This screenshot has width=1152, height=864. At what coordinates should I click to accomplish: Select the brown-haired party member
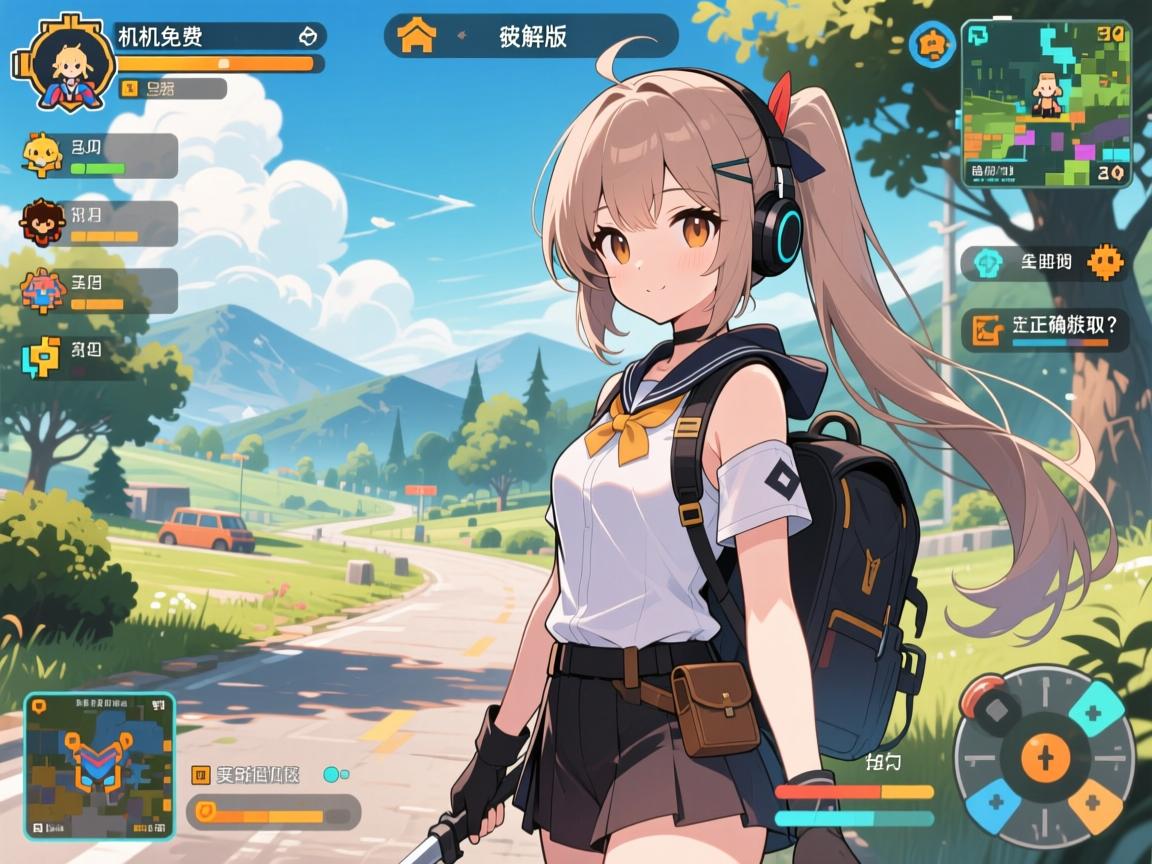tap(42, 222)
